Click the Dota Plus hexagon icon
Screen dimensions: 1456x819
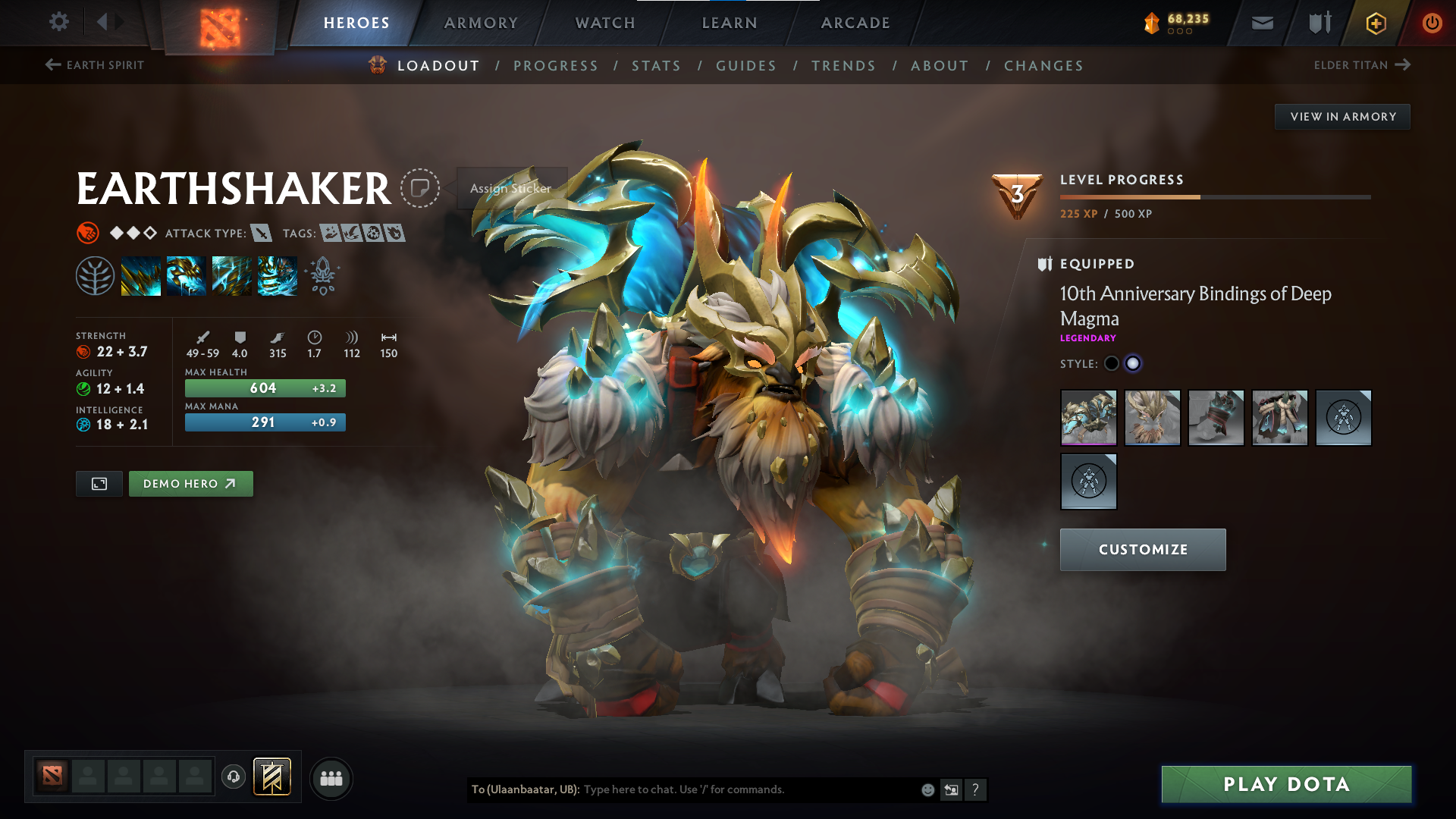click(1376, 23)
